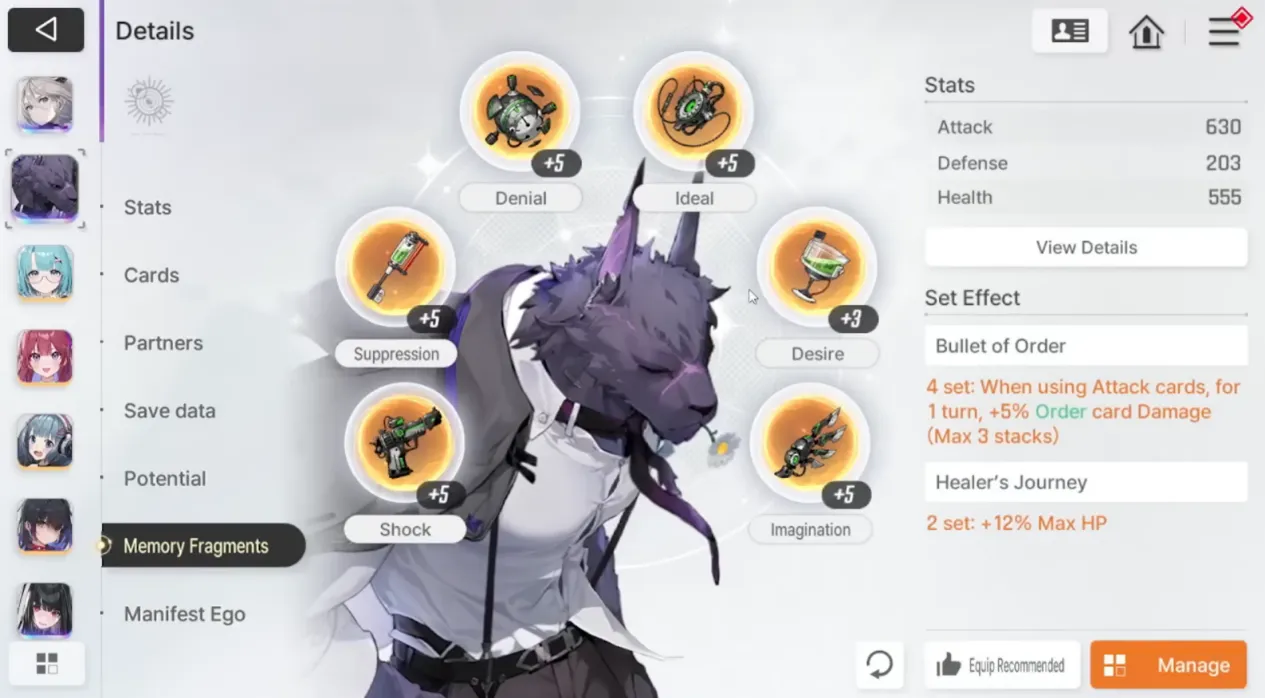Equip recommended memory fragments
The image size is (1265, 698).
coord(1002,665)
